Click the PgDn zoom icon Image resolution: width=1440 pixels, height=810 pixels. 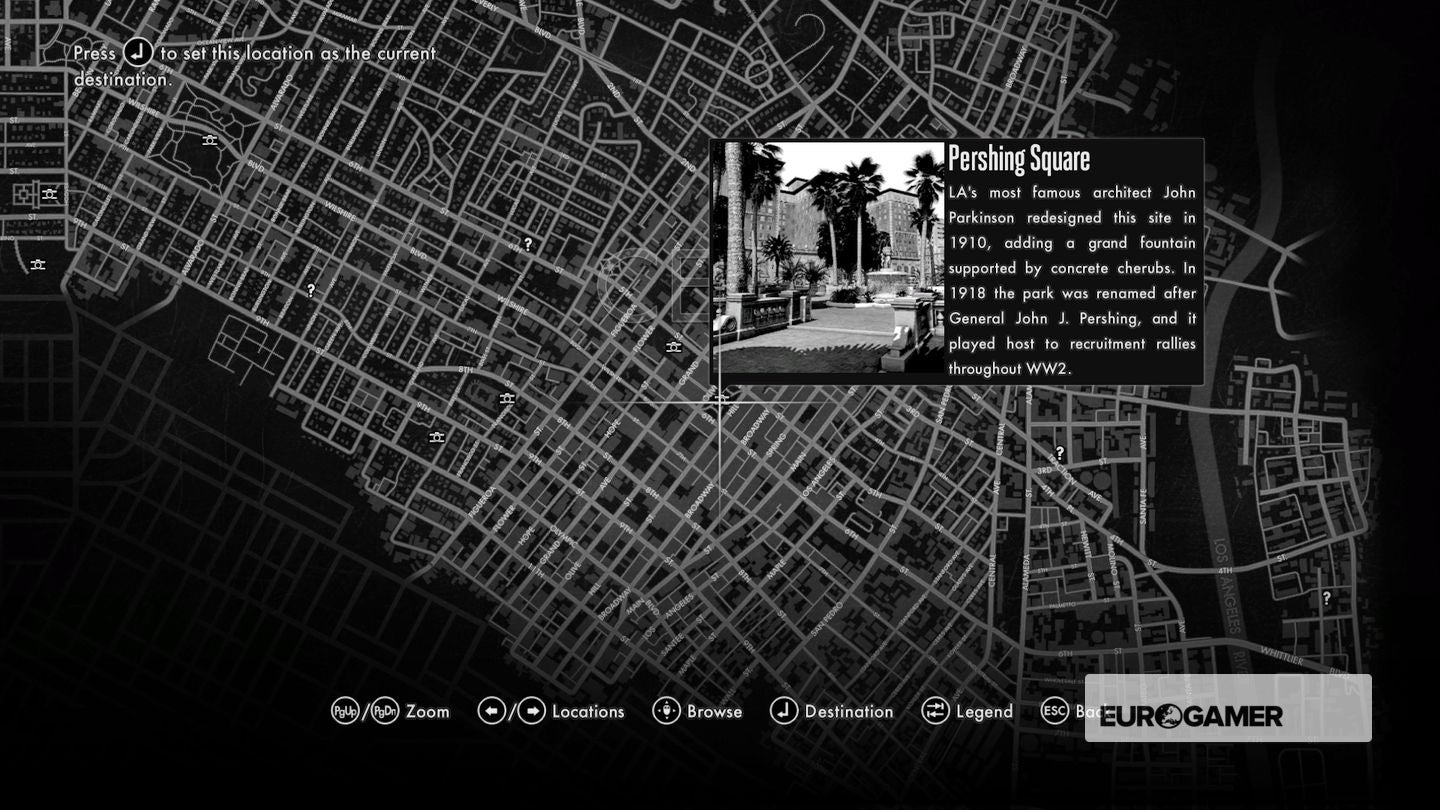[x=385, y=711]
